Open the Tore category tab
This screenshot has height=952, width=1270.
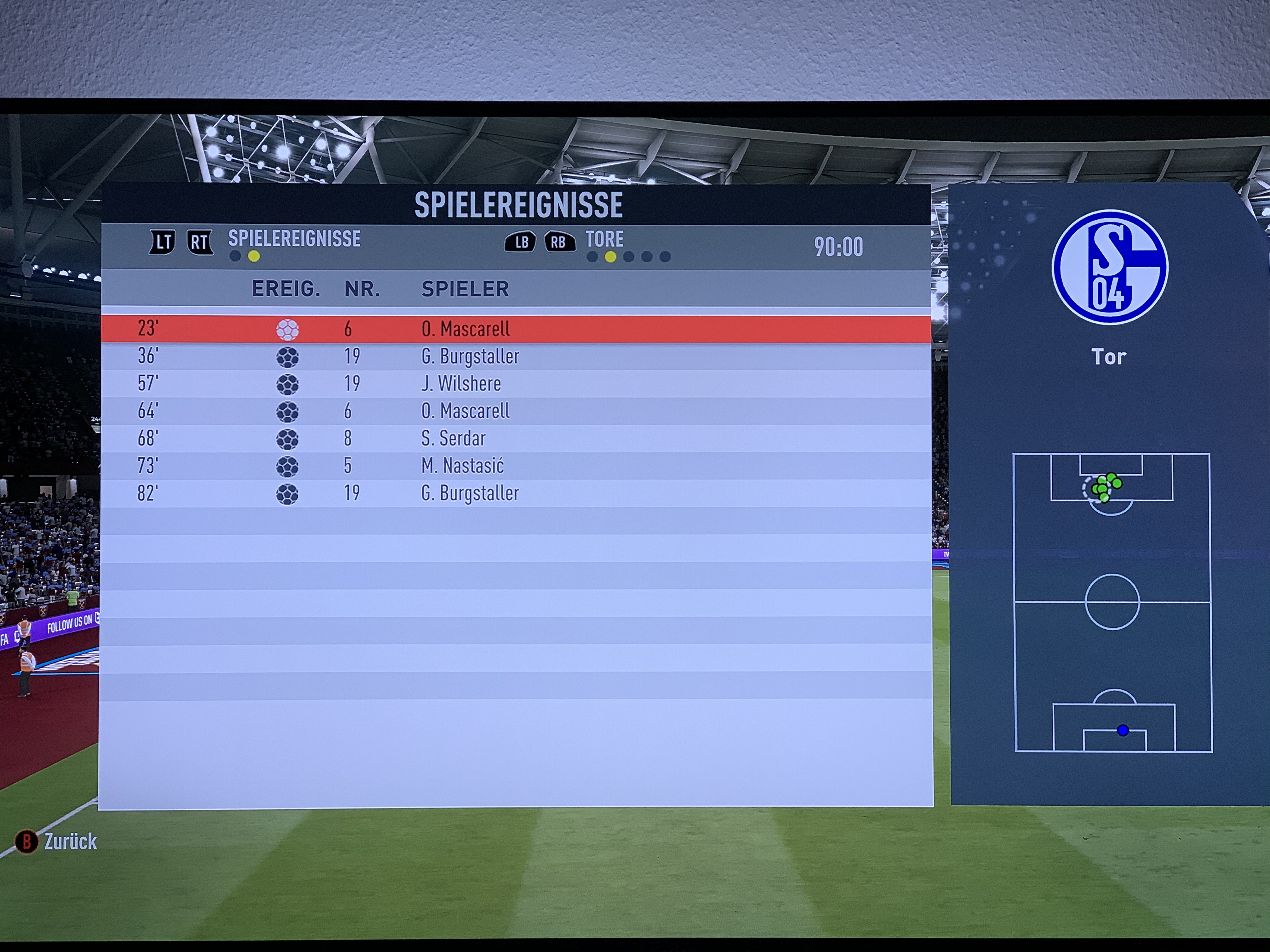604,239
